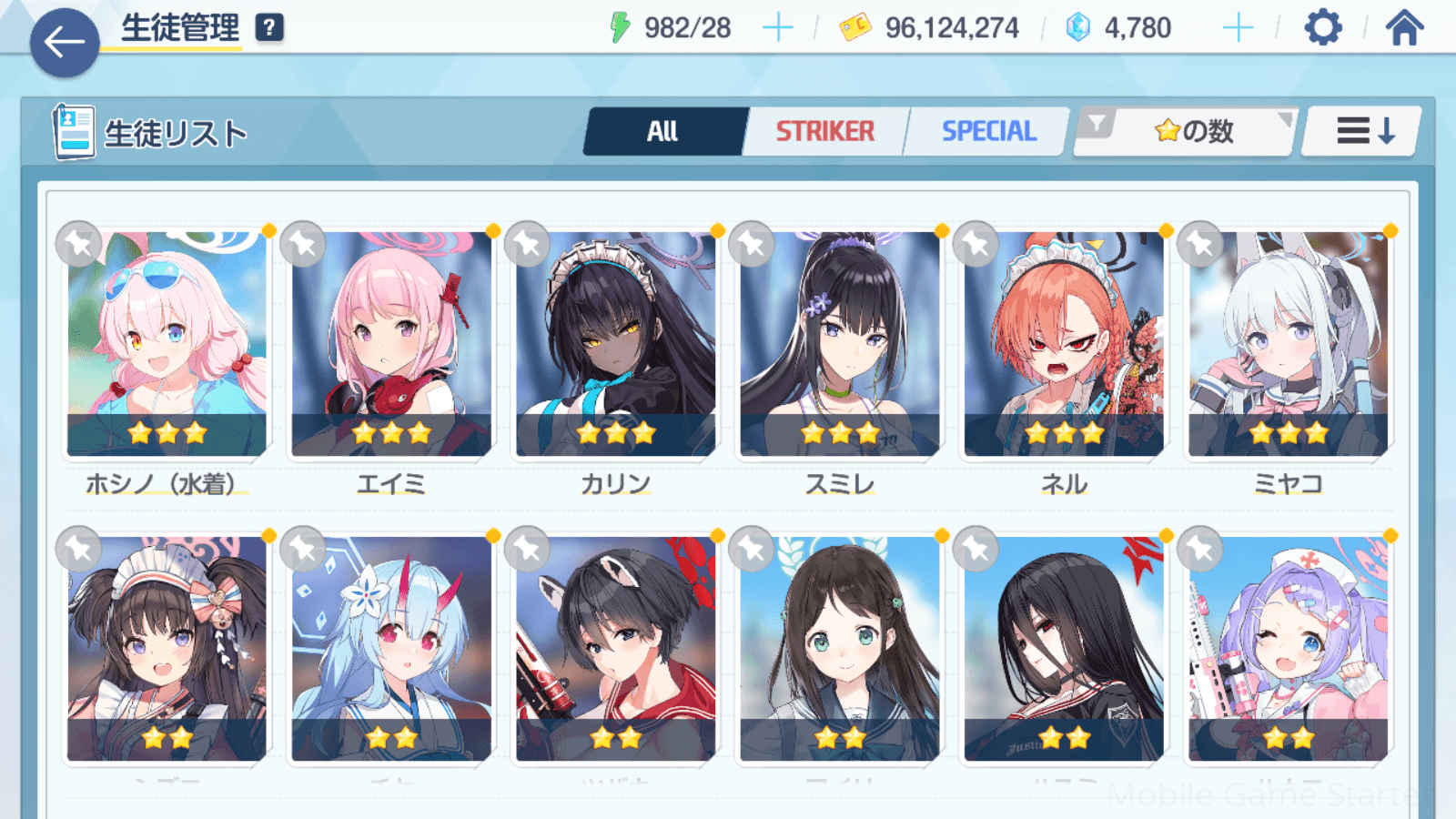Viewport: 1456px width, 819px height.
Task: Open the スミレ student card
Action: coord(839,344)
